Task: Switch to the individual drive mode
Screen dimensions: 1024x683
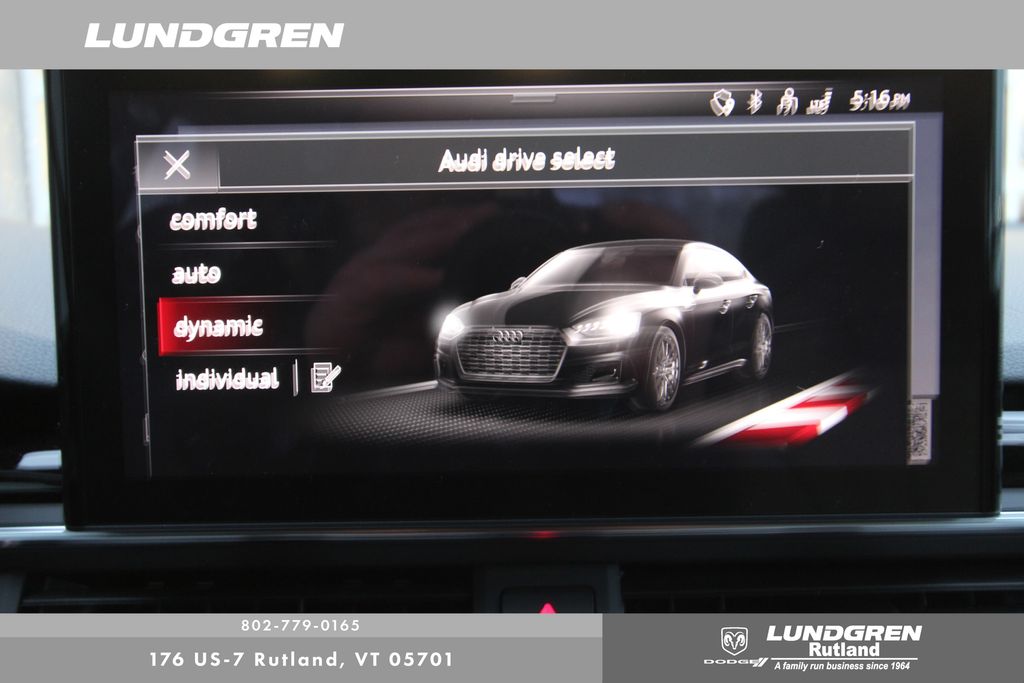Action: [x=226, y=379]
